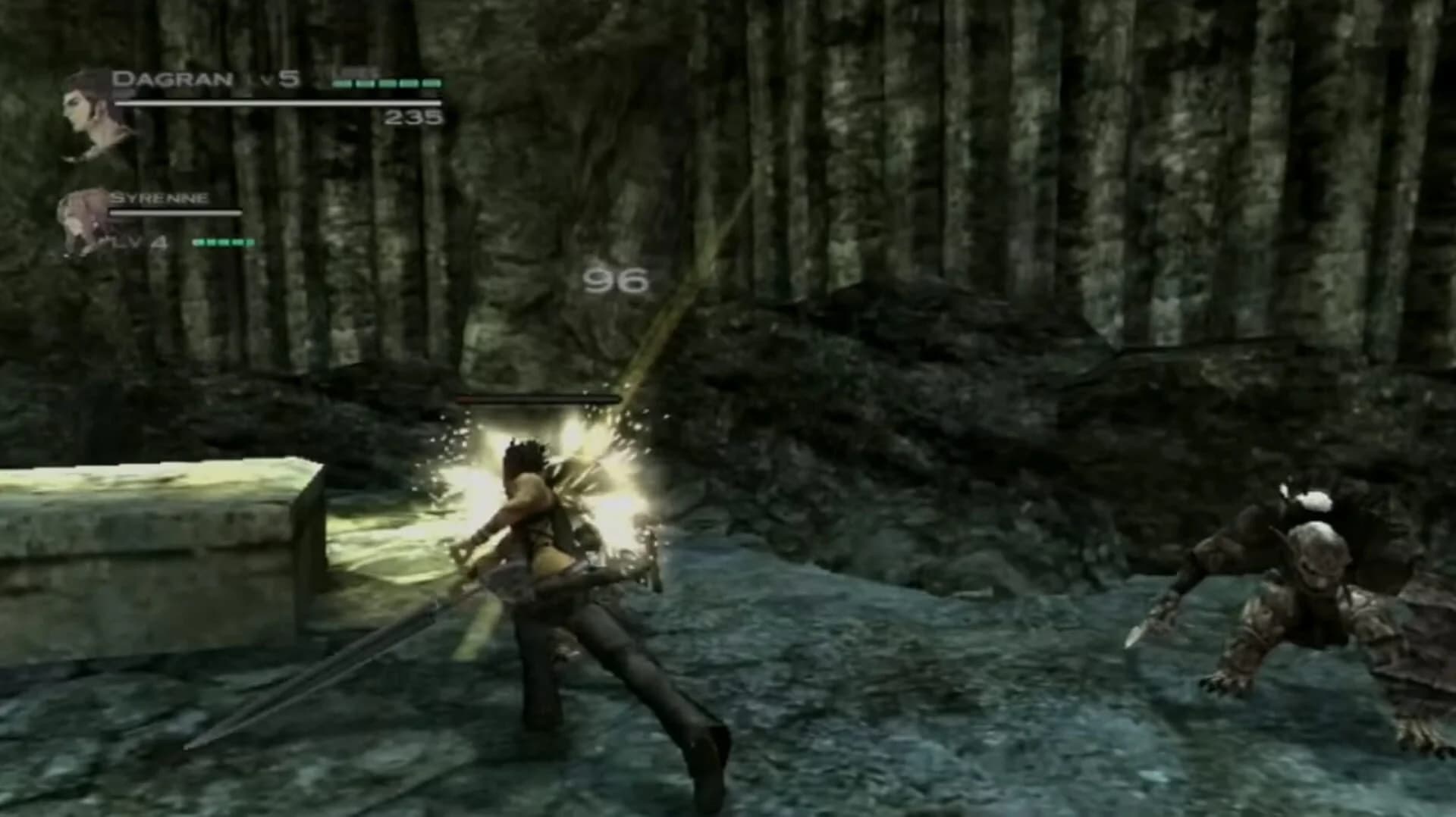Select the name label SYRENNE
Image resolution: width=1456 pixels, height=817 pixels.
point(161,199)
